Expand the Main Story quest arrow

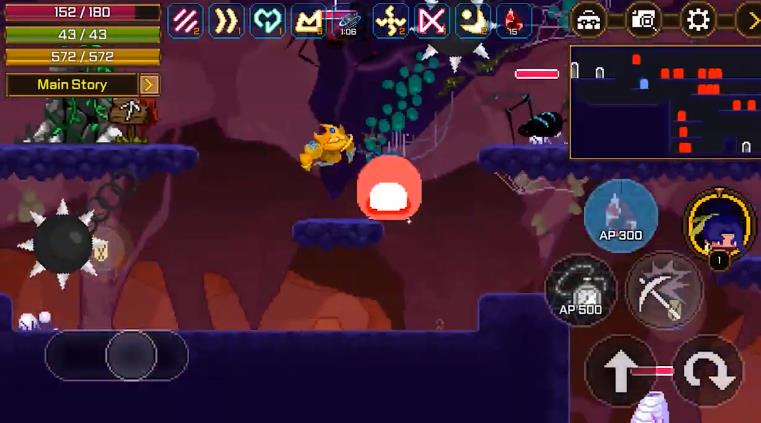pyautogui.click(x=149, y=85)
